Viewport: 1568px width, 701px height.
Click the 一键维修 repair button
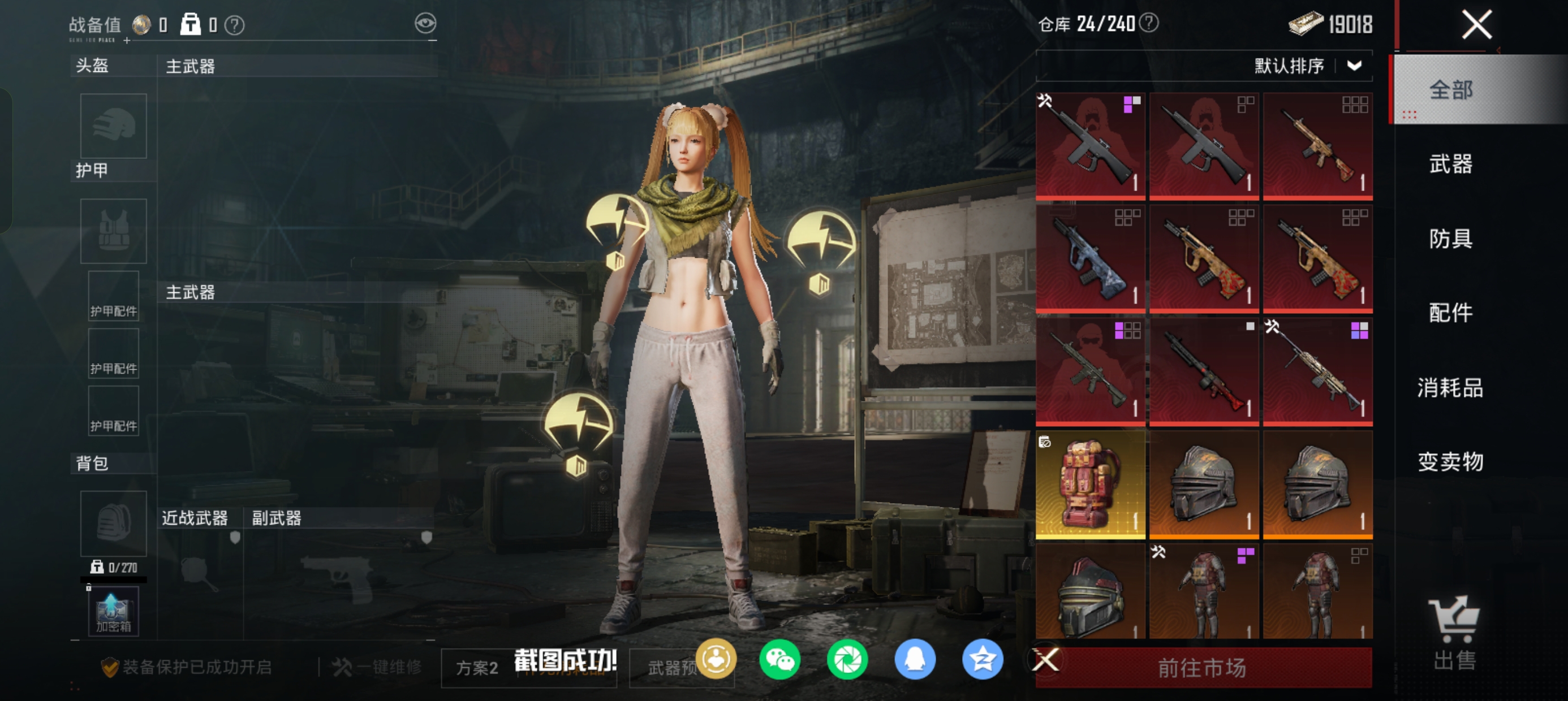point(377,668)
